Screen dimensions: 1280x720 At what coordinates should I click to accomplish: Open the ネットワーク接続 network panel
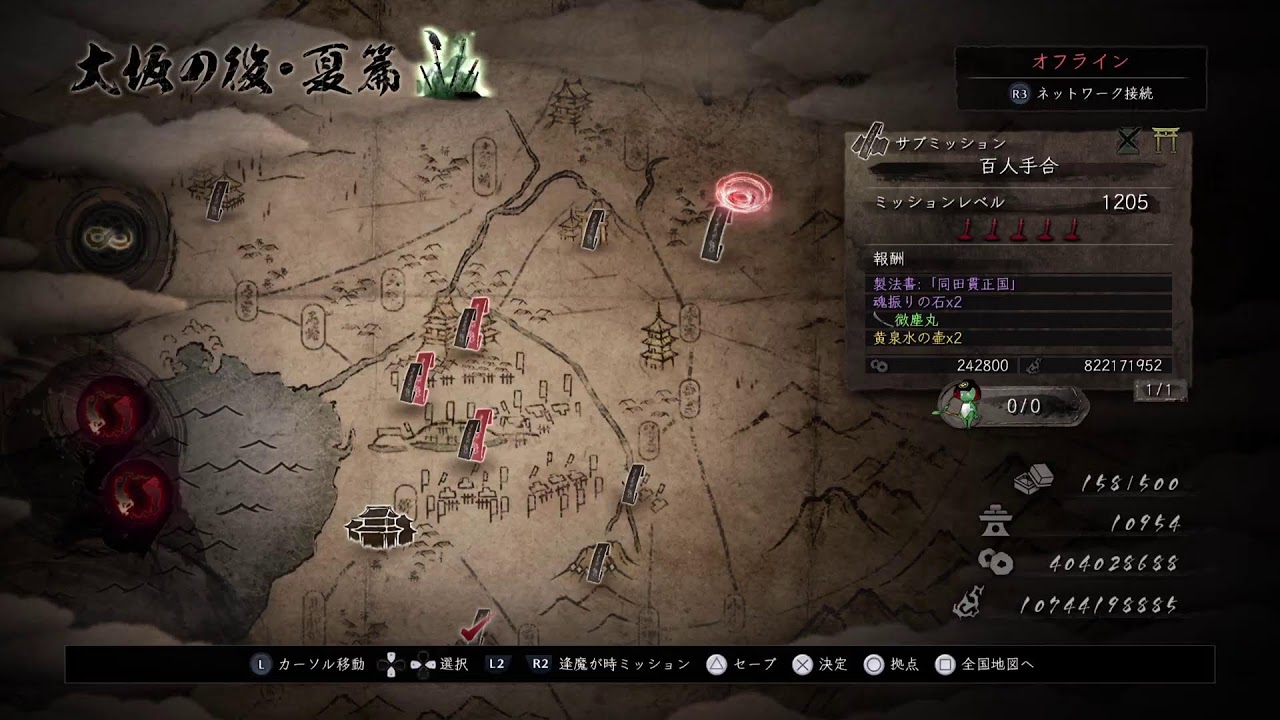pyautogui.click(x=1081, y=93)
